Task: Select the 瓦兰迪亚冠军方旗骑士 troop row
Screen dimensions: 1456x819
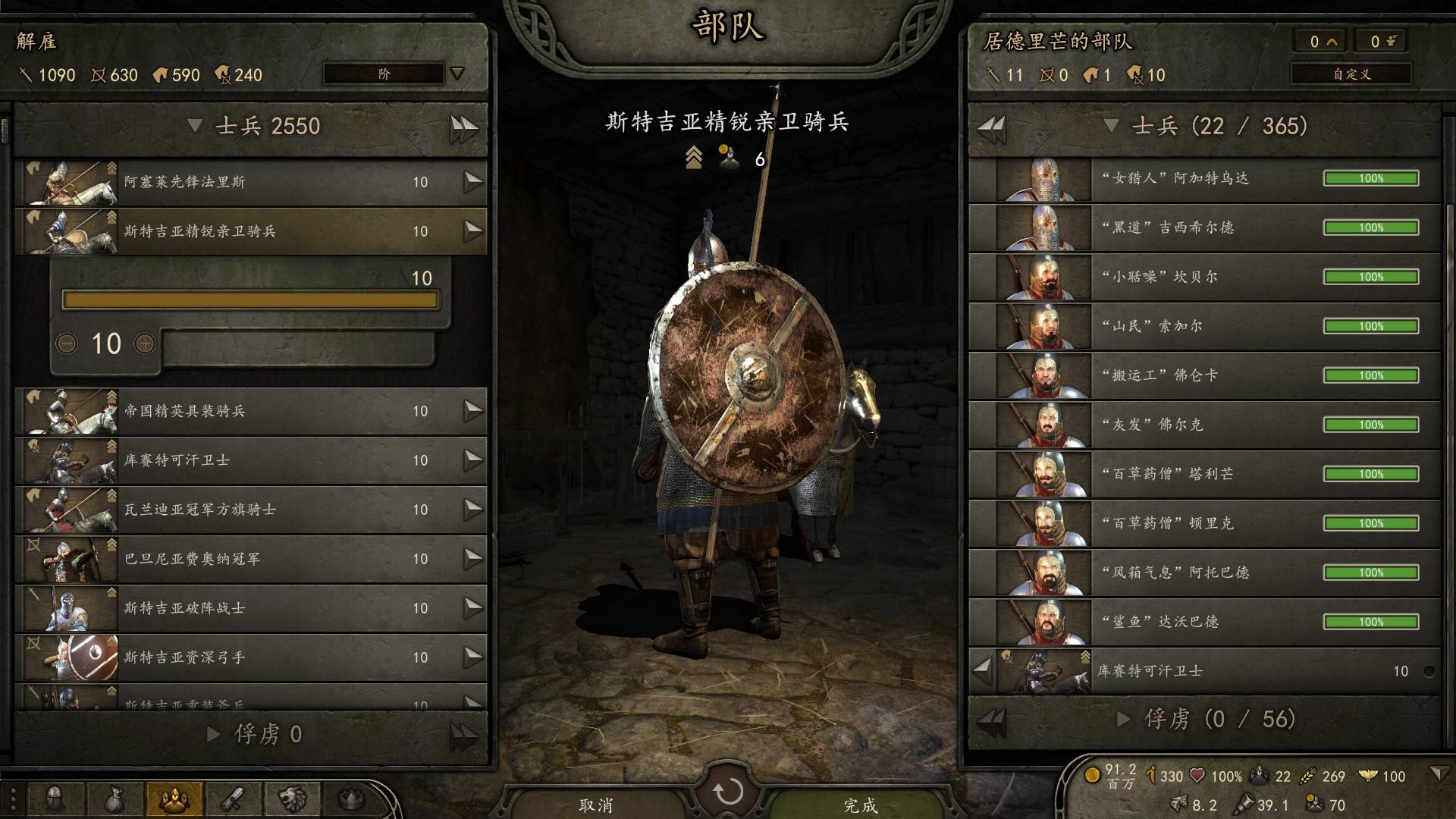Action: pyautogui.click(x=250, y=510)
